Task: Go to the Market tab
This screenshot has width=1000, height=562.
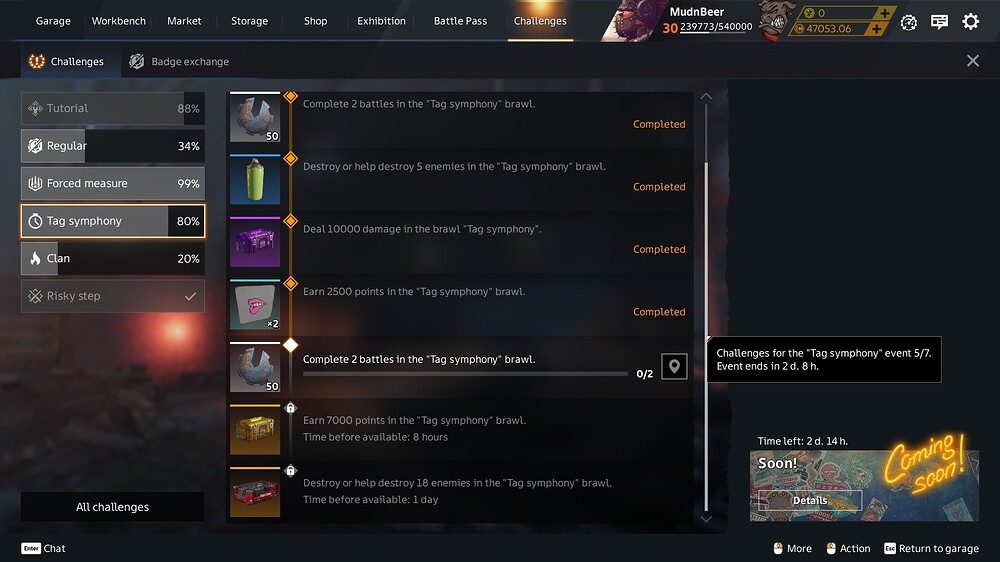Action: click(x=184, y=21)
